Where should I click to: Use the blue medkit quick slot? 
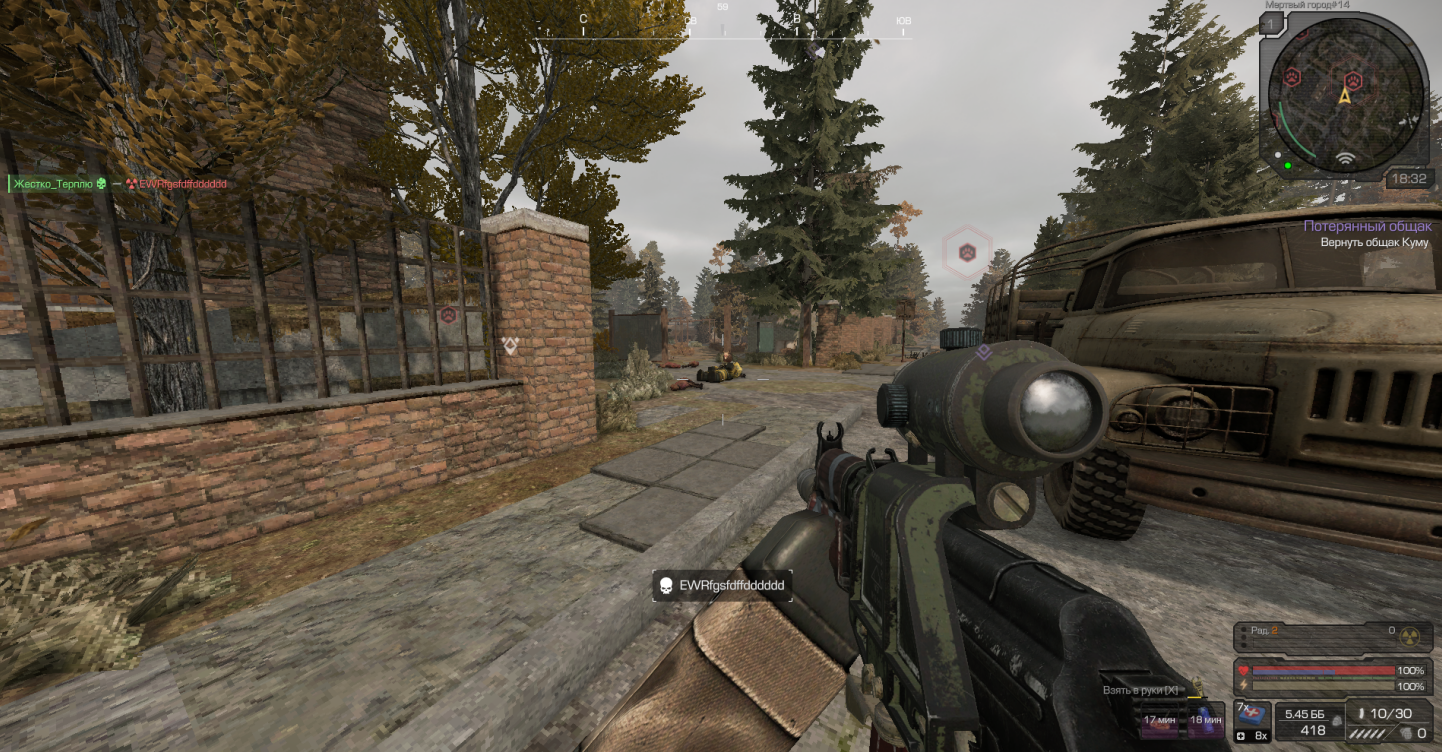(x=1254, y=715)
